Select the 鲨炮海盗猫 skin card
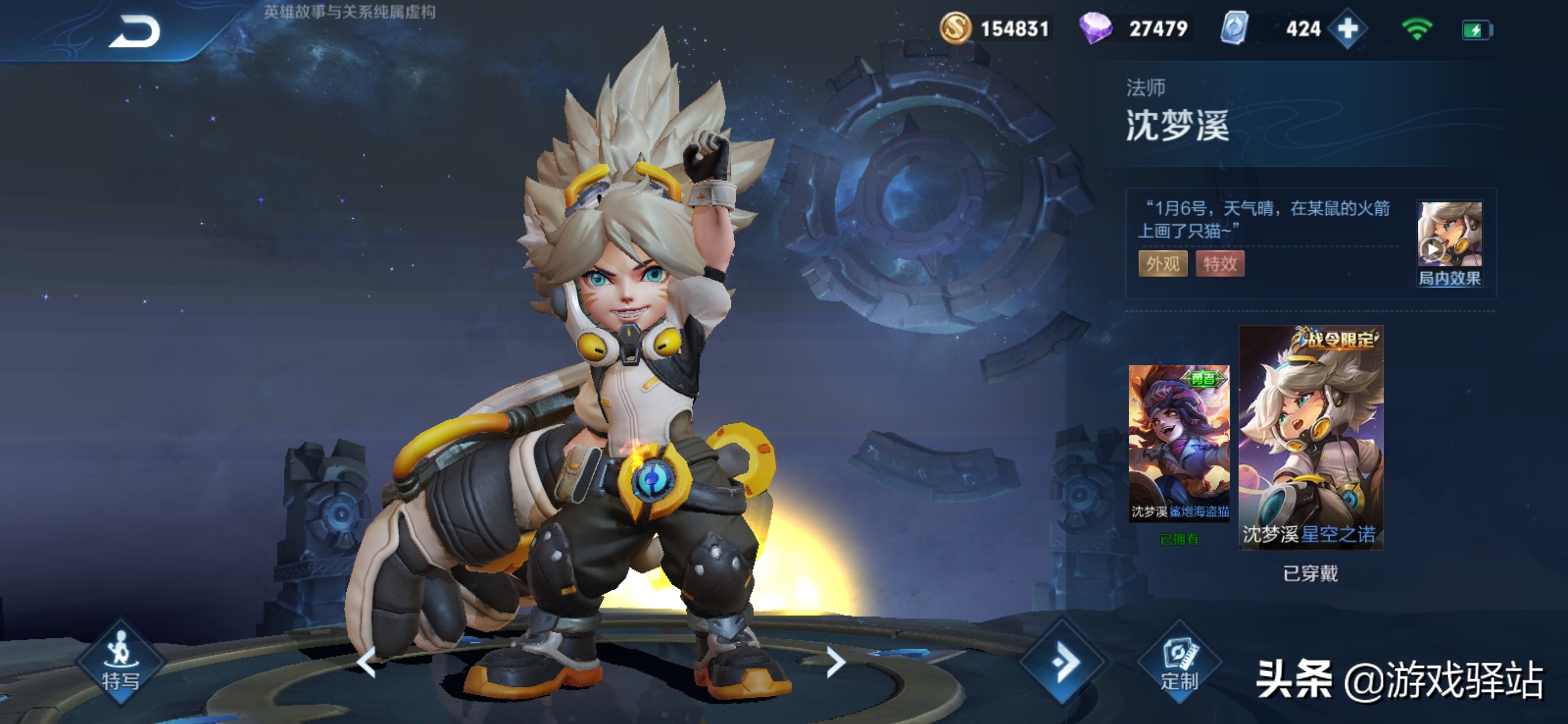Screen dimensions: 1568x724 tap(1179, 442)
